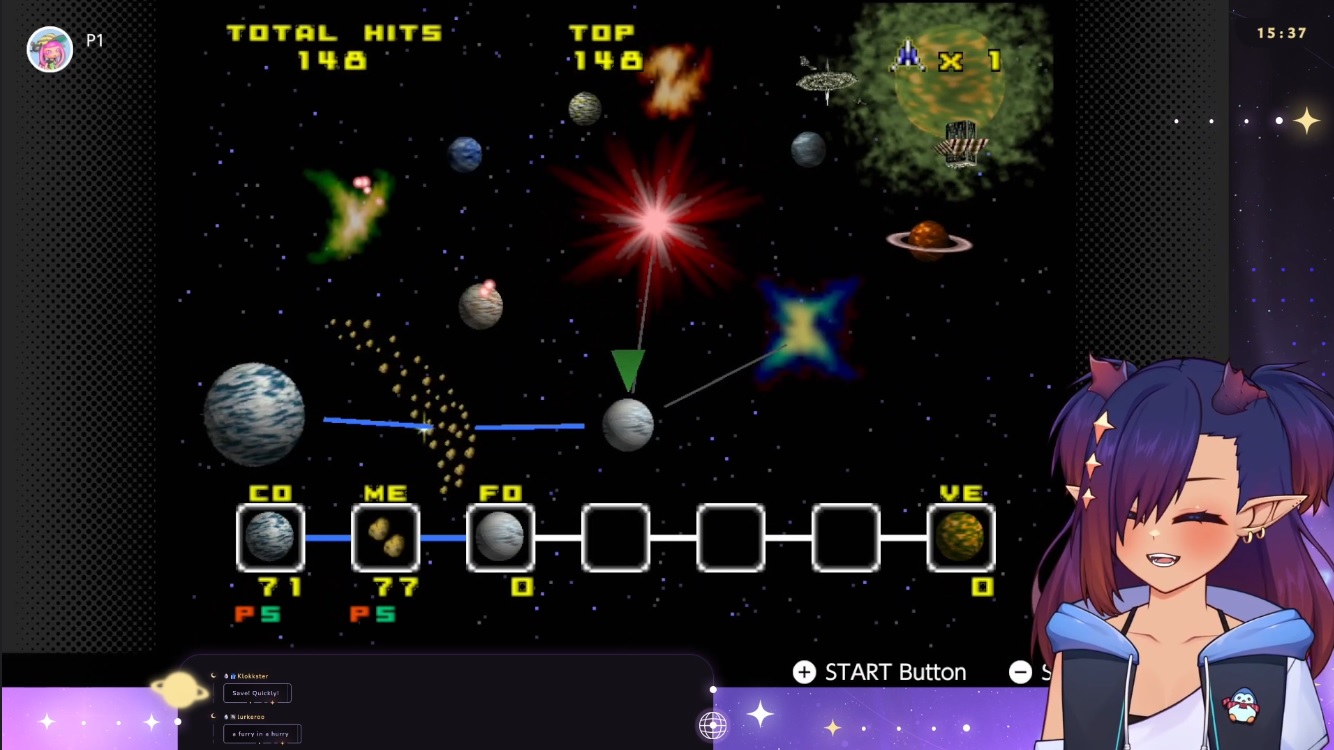
Task: Choose the Meteo asteroid field on map
Action: click(x=425, y=400)
